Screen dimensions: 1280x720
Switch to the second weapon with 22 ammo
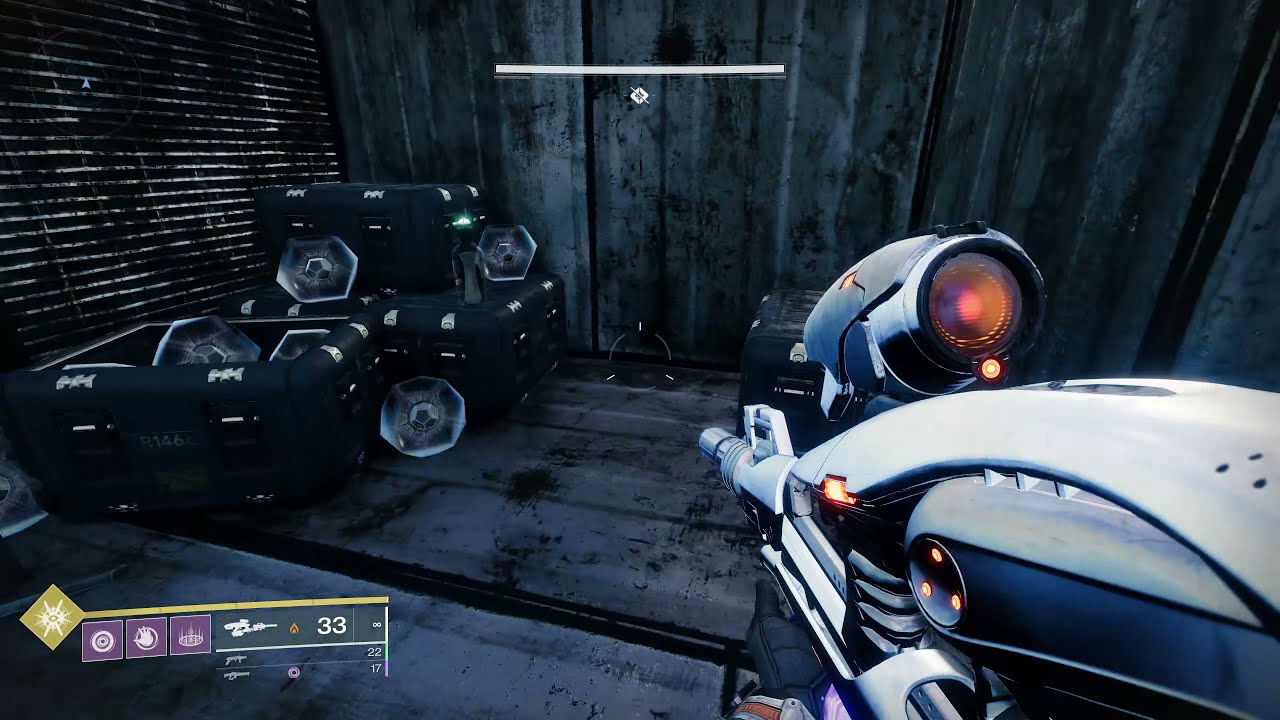tap(237, 660)
